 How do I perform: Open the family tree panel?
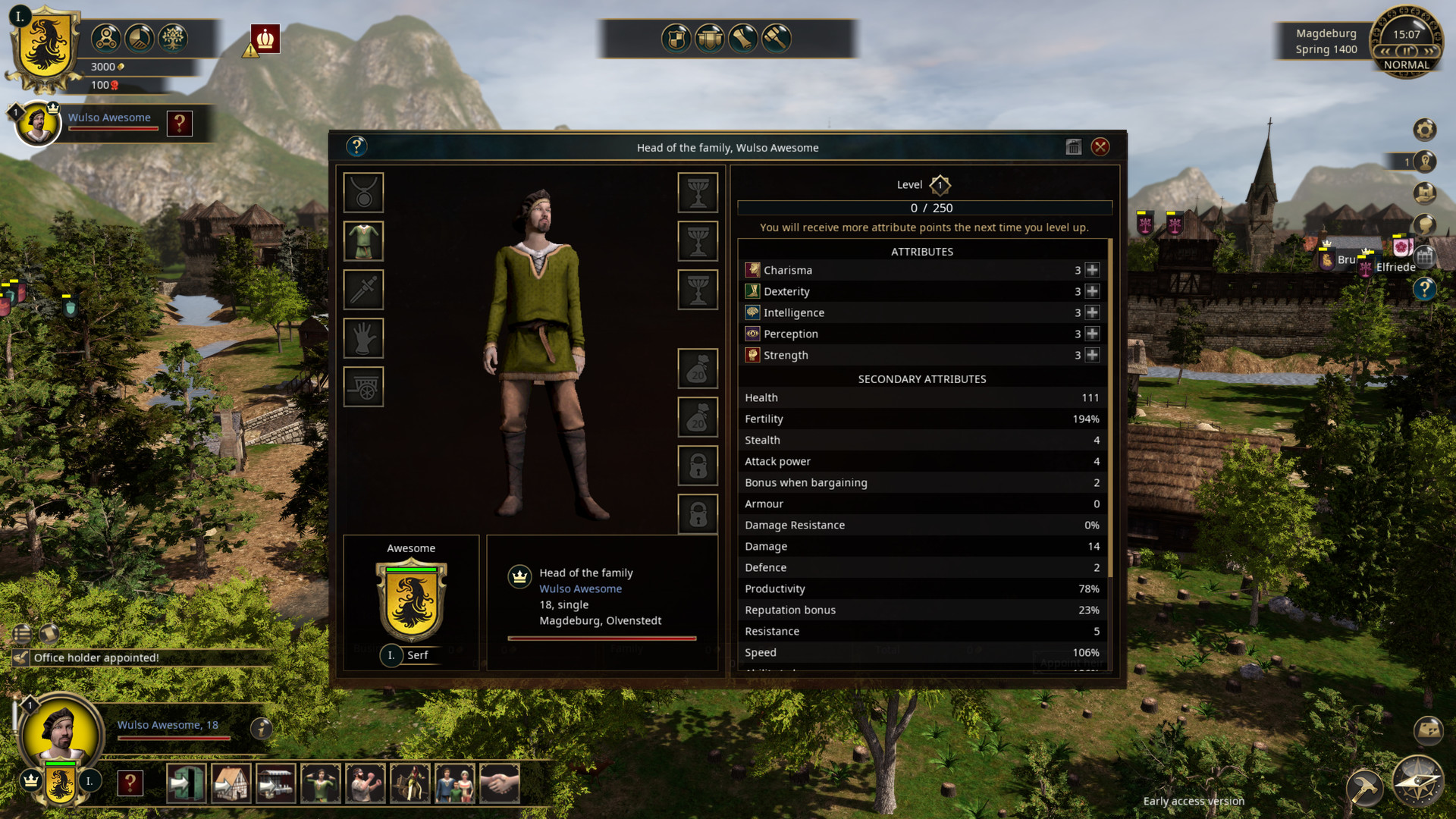[173, 38]
